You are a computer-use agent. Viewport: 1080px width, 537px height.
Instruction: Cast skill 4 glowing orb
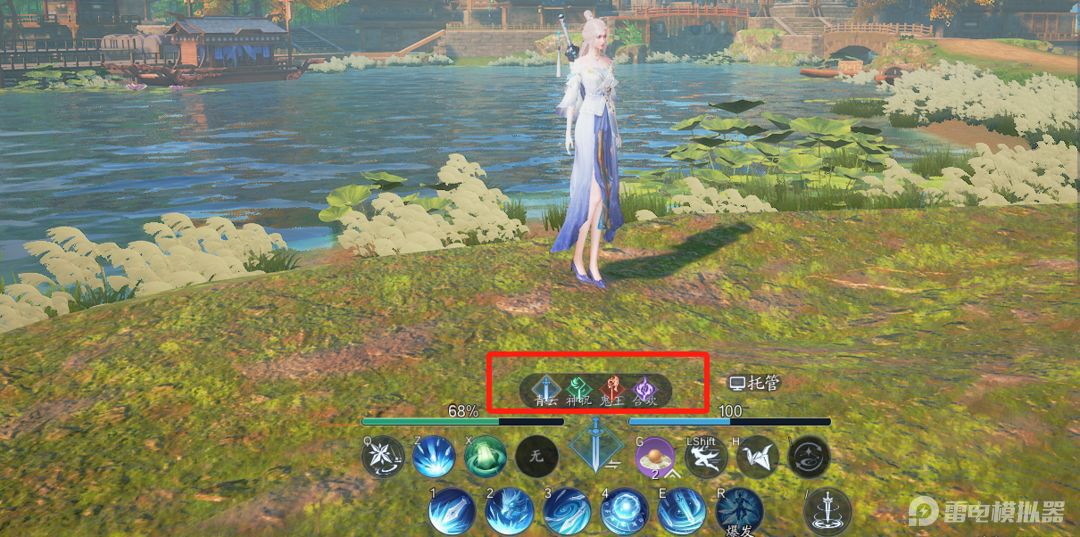click(x=625, y=512)
